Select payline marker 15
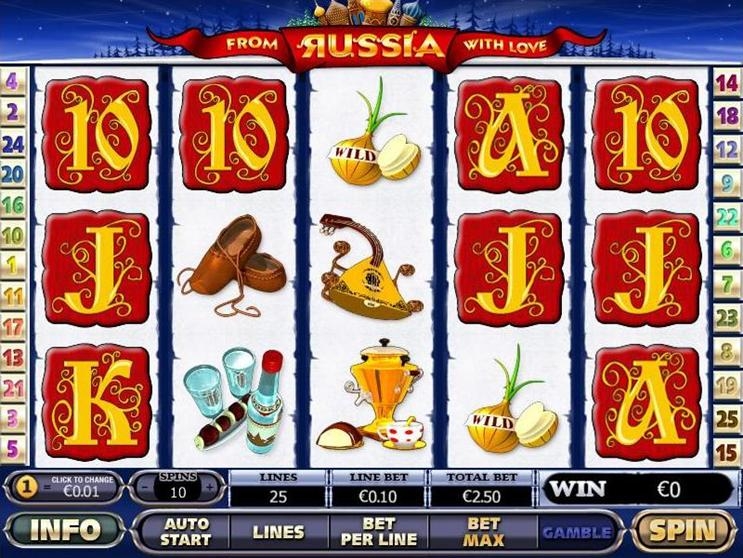The height and width of the screenshot is (558, 743). [727, 451]
